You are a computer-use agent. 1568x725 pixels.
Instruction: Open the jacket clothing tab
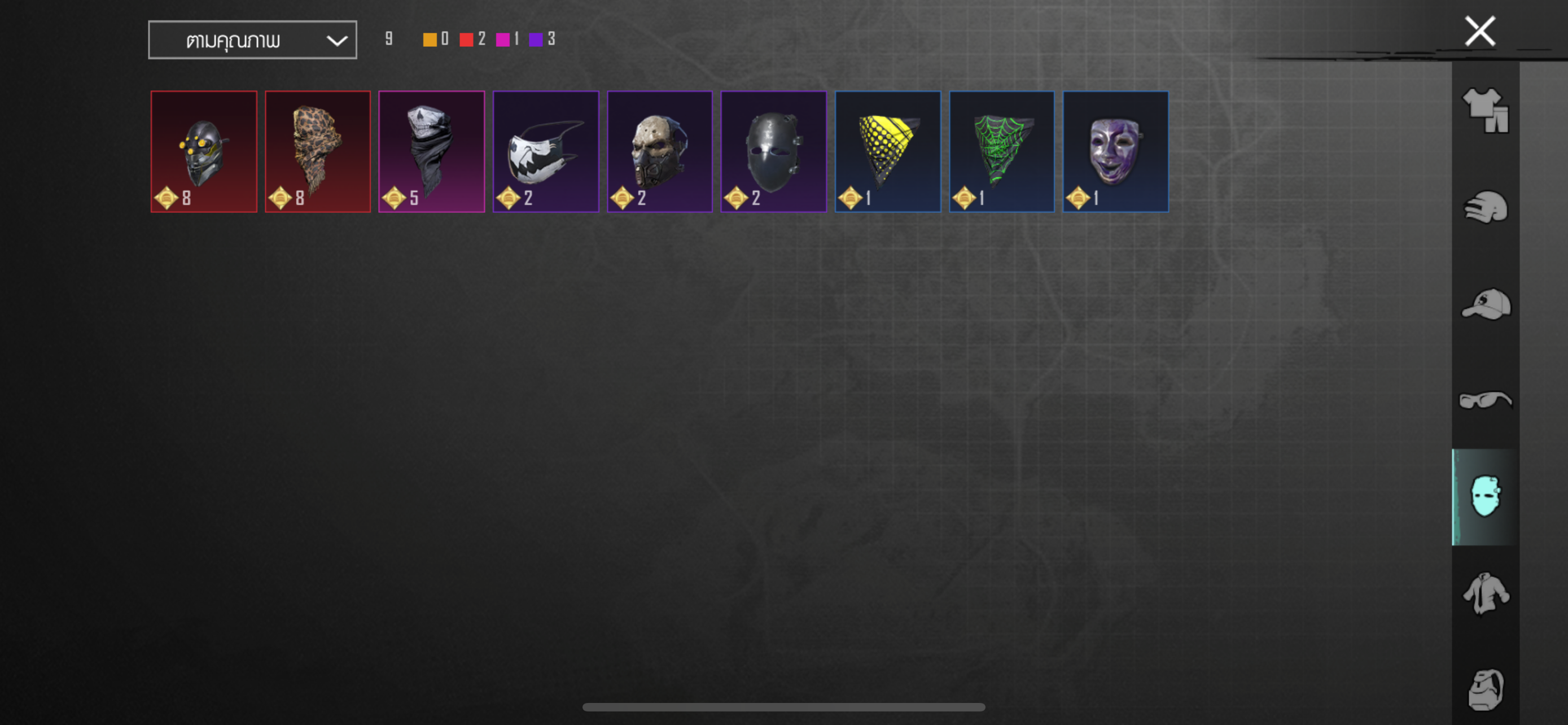click(1485, 593)
